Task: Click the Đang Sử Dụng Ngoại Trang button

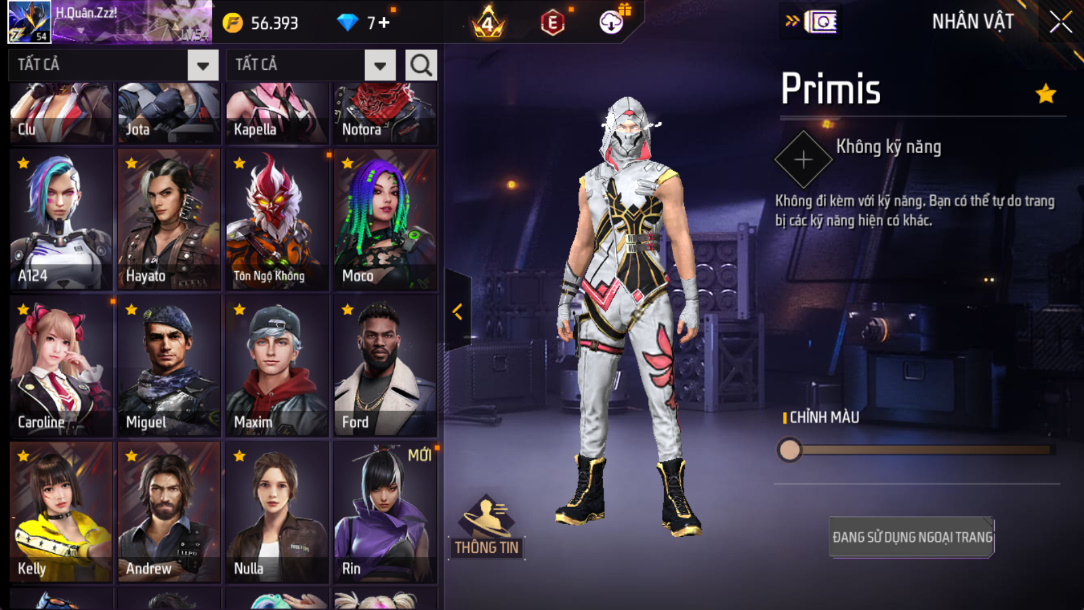Action: [x=912, y=537]
